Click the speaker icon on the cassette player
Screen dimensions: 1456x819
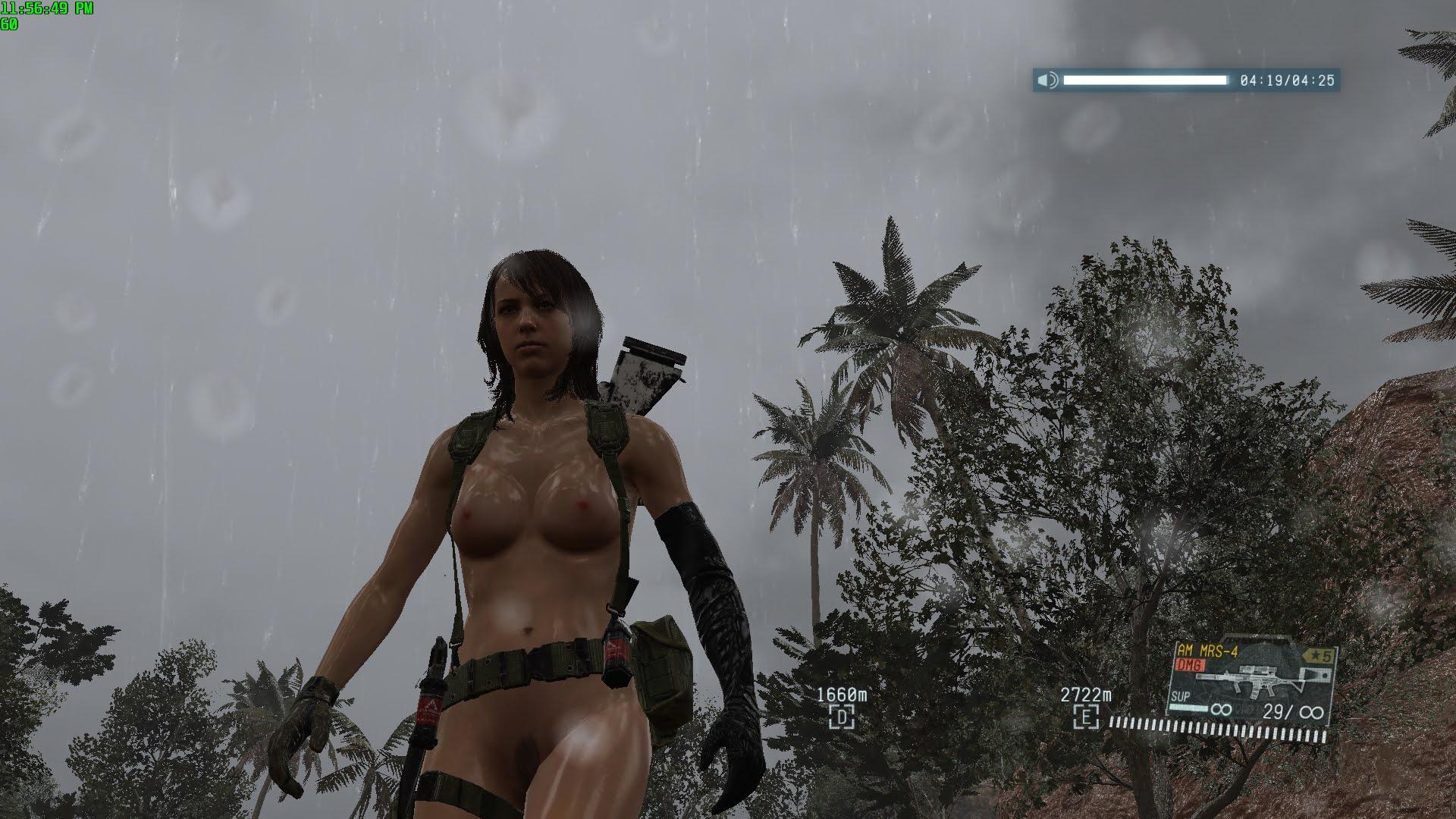tap(1047, 80)
